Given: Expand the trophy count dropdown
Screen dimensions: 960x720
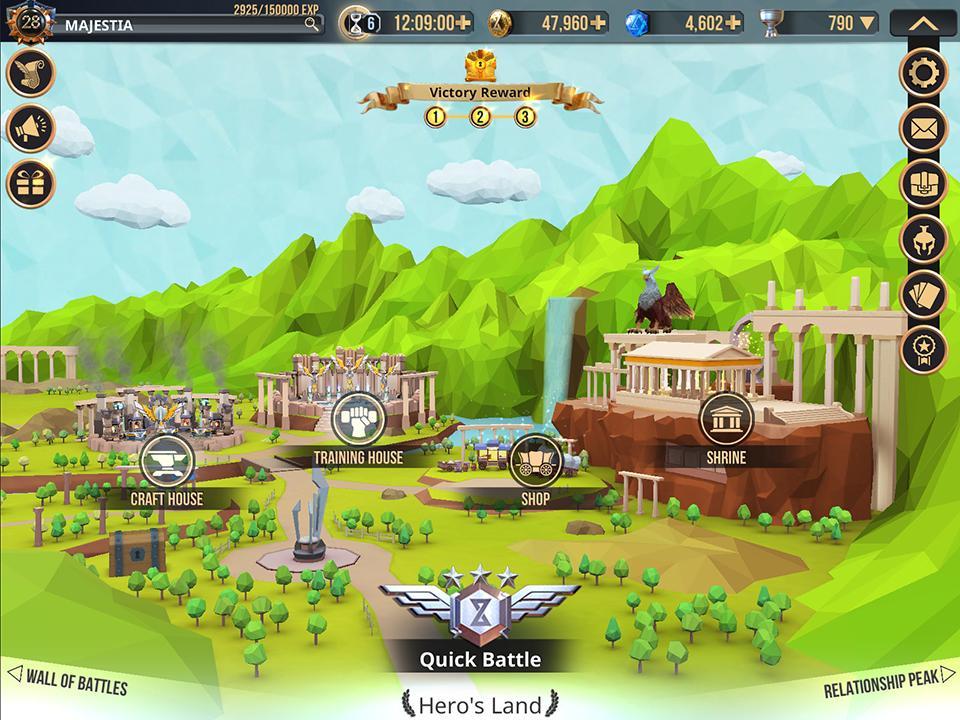Looking at the screenshot, I should [867, 23].
